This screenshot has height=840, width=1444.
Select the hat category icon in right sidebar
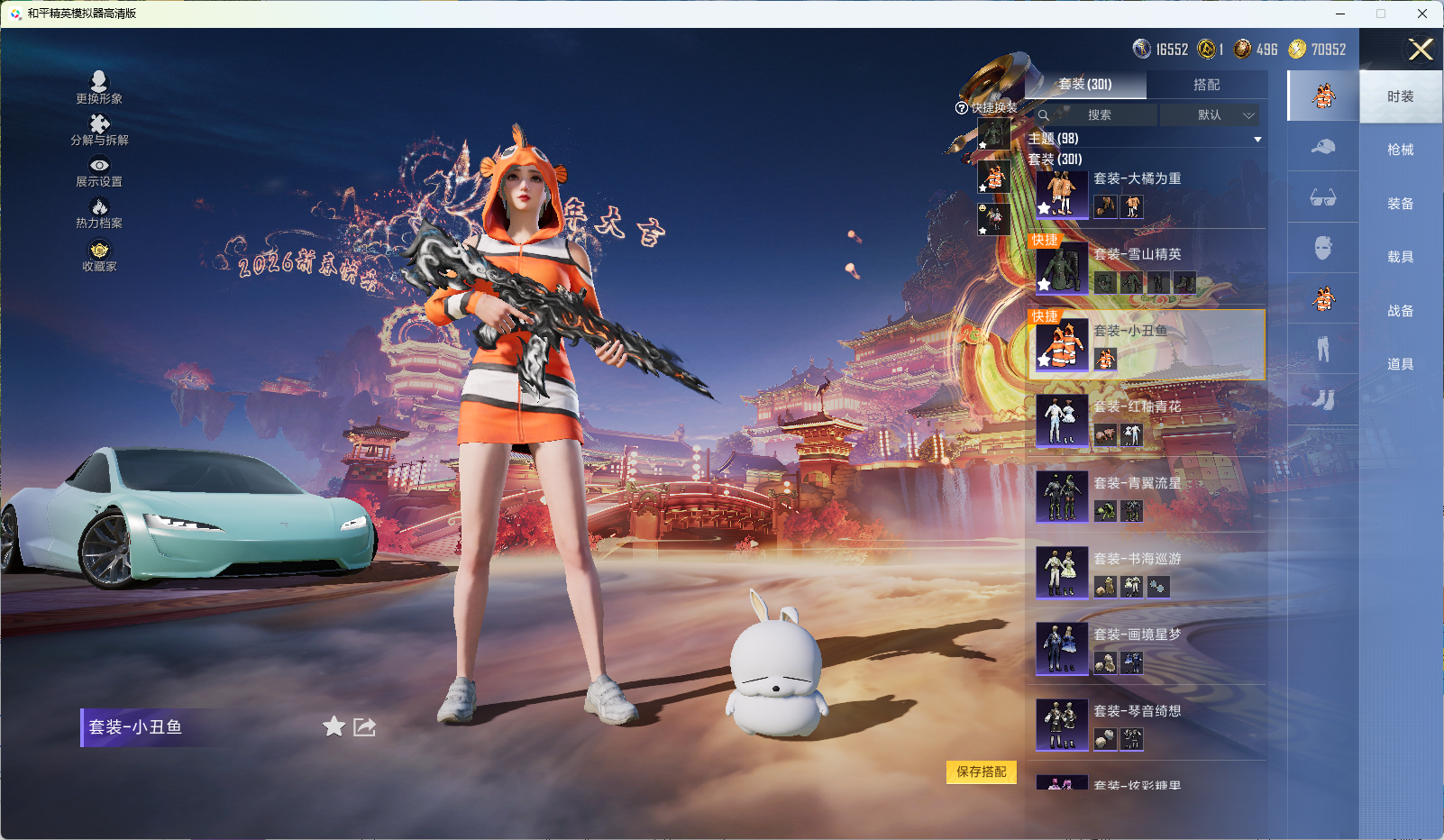[1322, 147]
